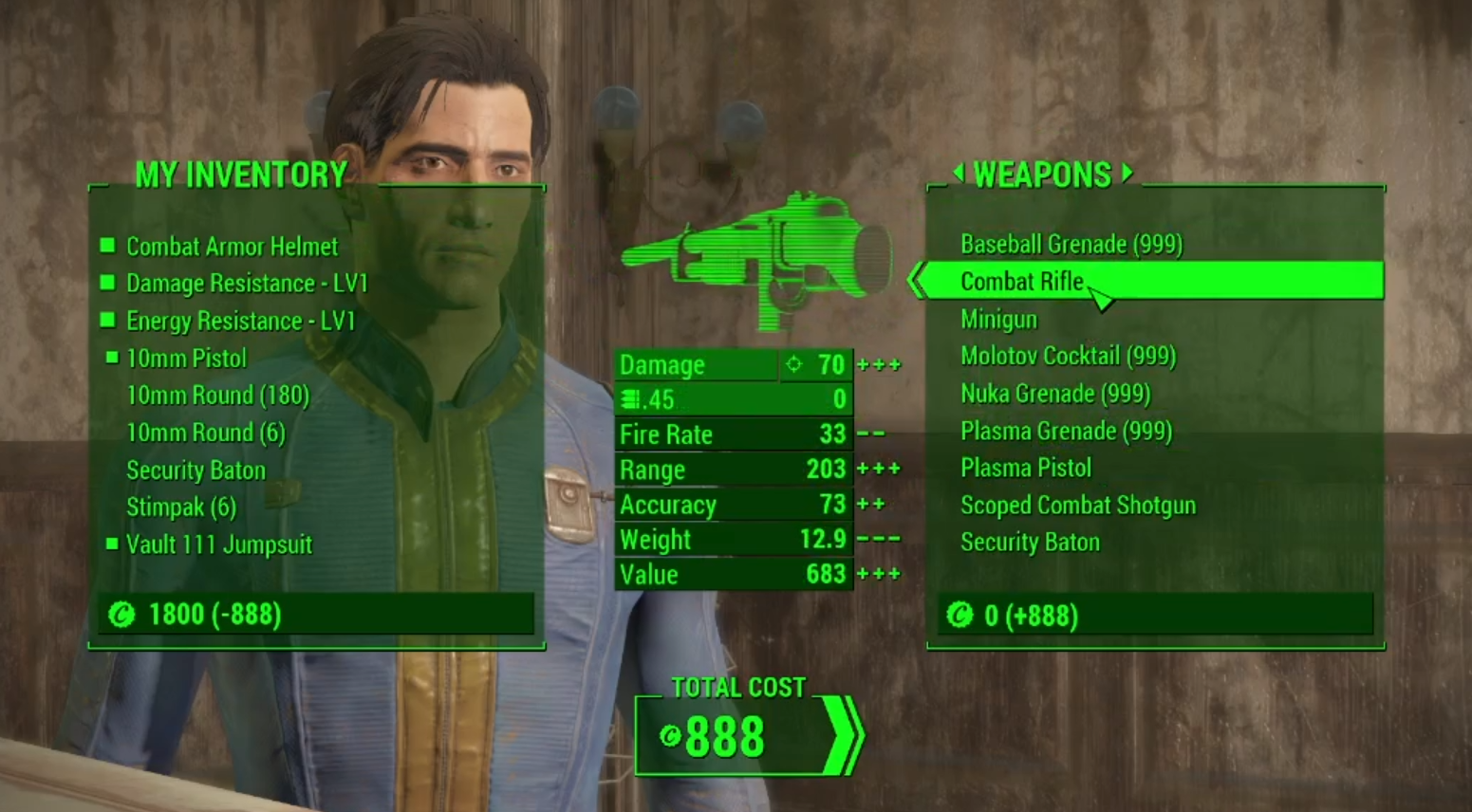This screenshot has width=1472, height=812.
Task: Select the Plasma Pistol entry
Action: [x=1025, y=469]
